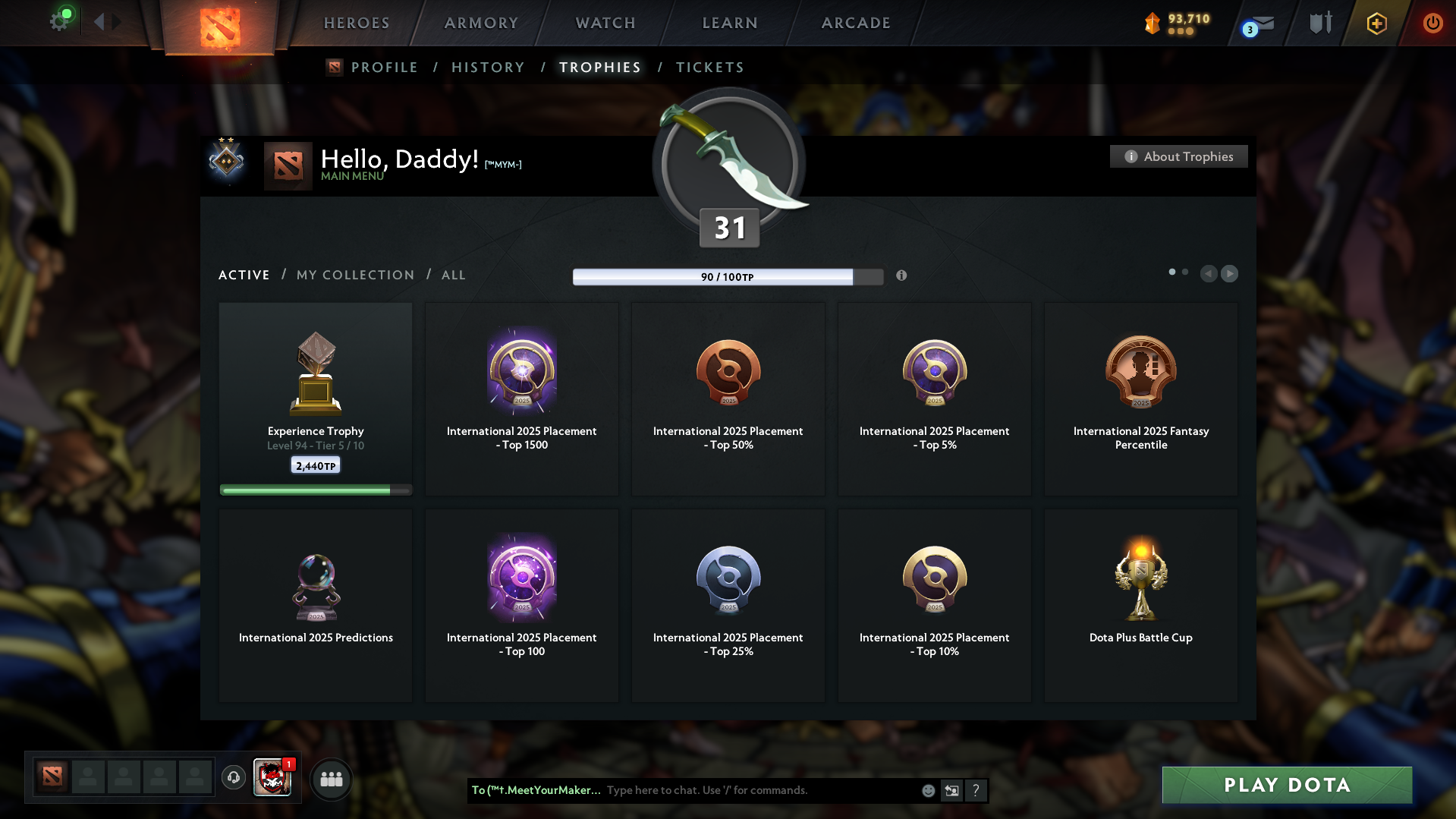Click the About Trophies button
Viewport: 1456px width, 819px height.
click(1178, 156)
